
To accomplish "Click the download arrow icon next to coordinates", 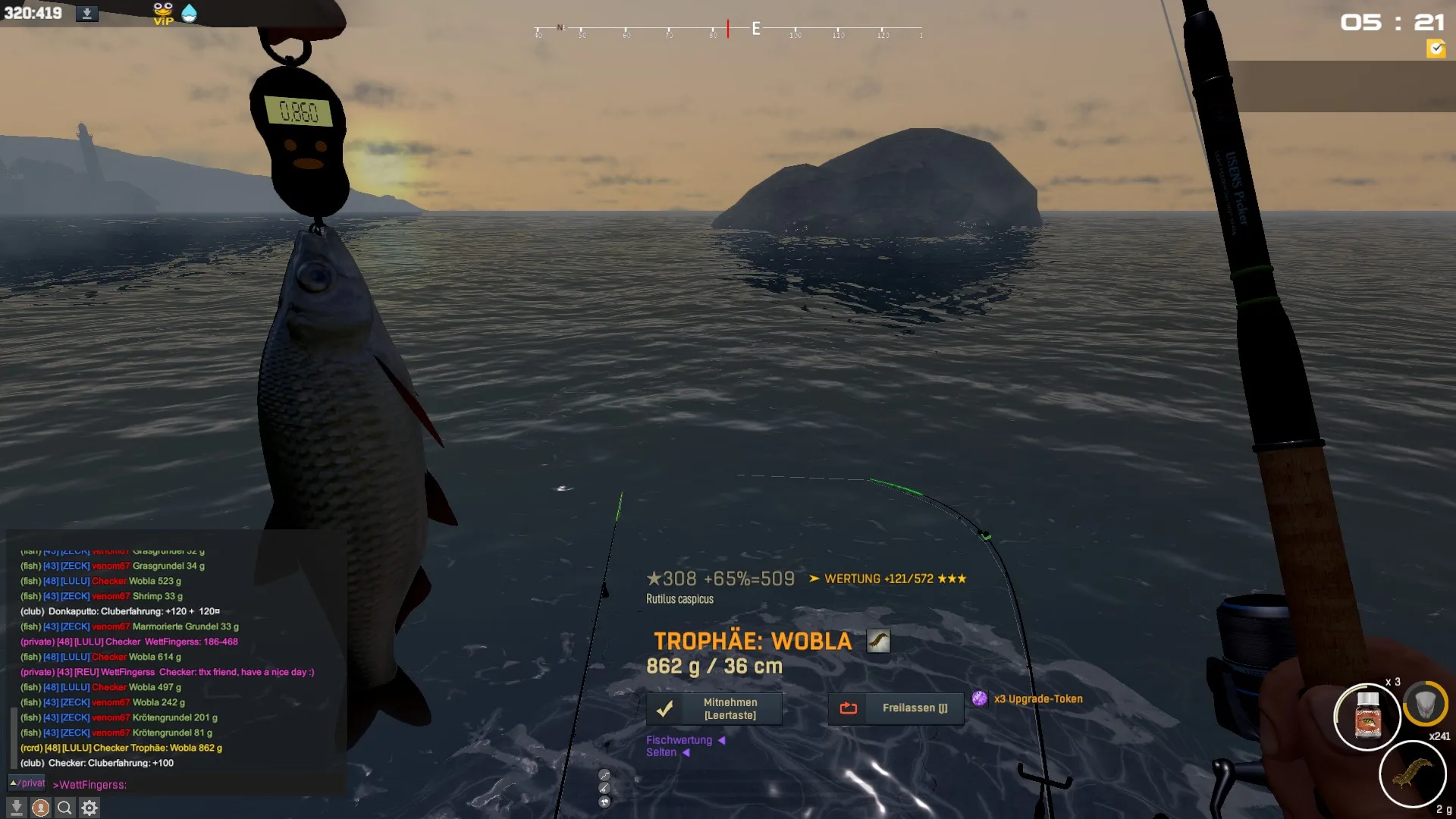I will point(87,14).
